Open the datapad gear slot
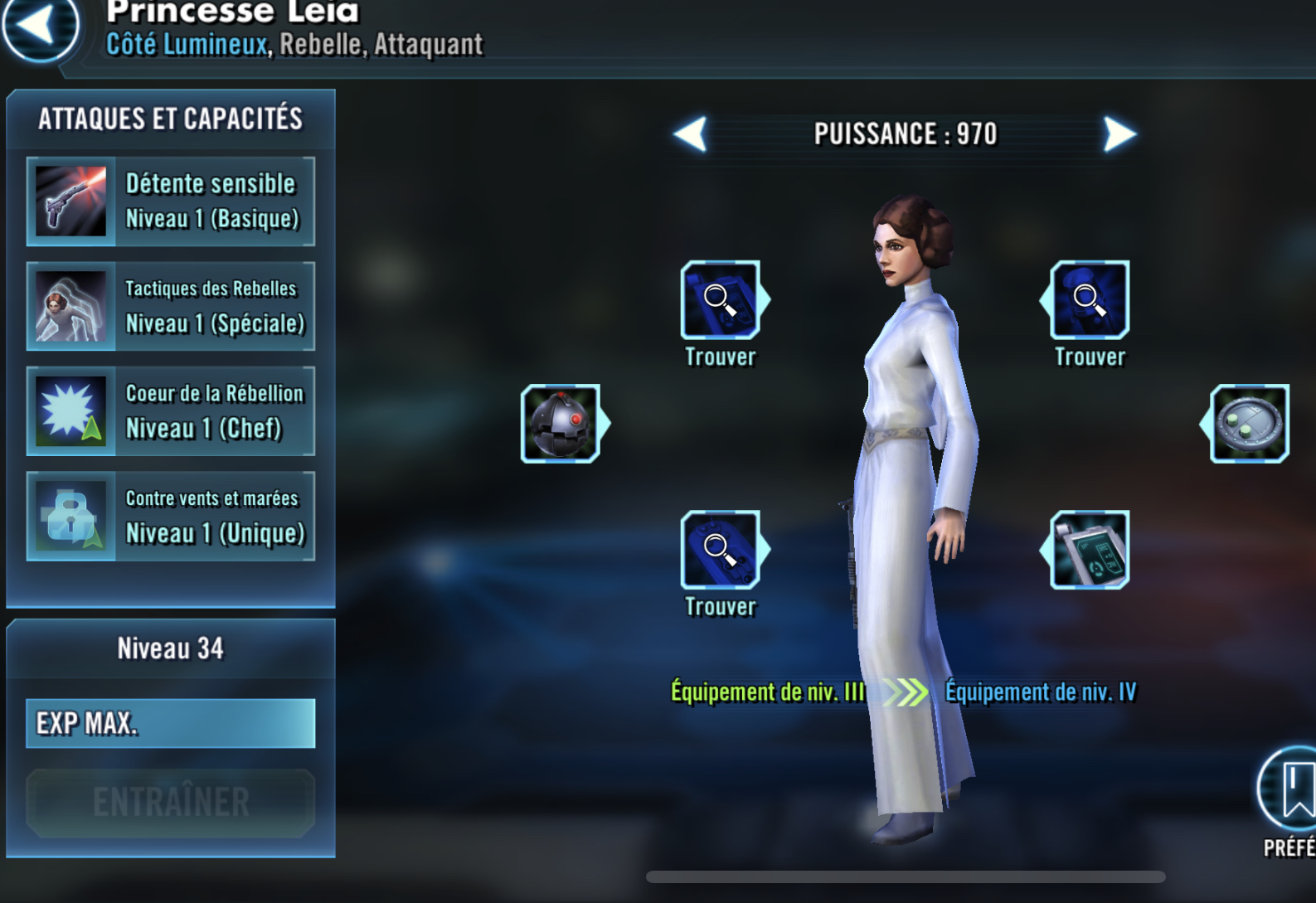Image resolution: width=1316 pixels, height=903 pixels. [x=1089, y=550]
